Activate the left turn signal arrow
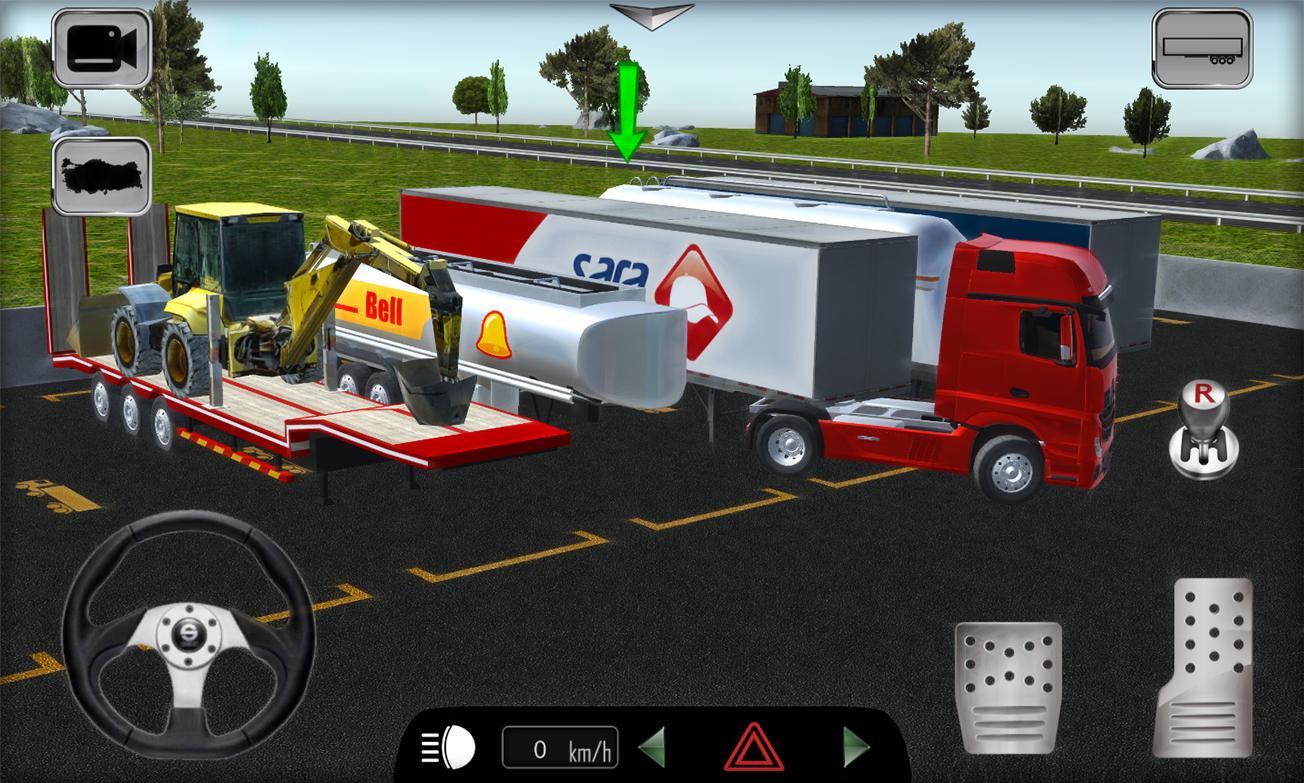This screenshot has height=783, width=1304. 655,744
